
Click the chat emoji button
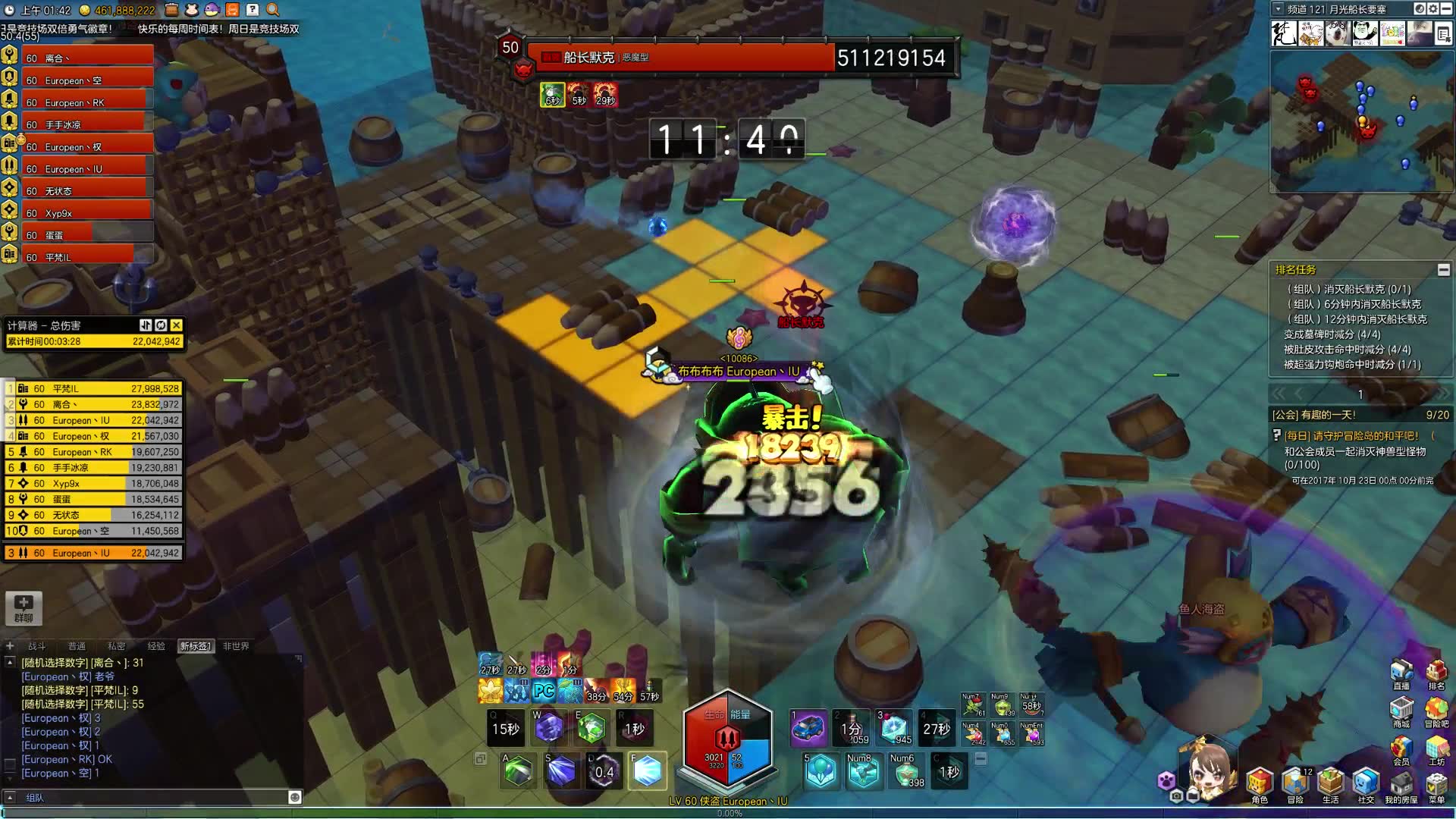pos(295,797)
